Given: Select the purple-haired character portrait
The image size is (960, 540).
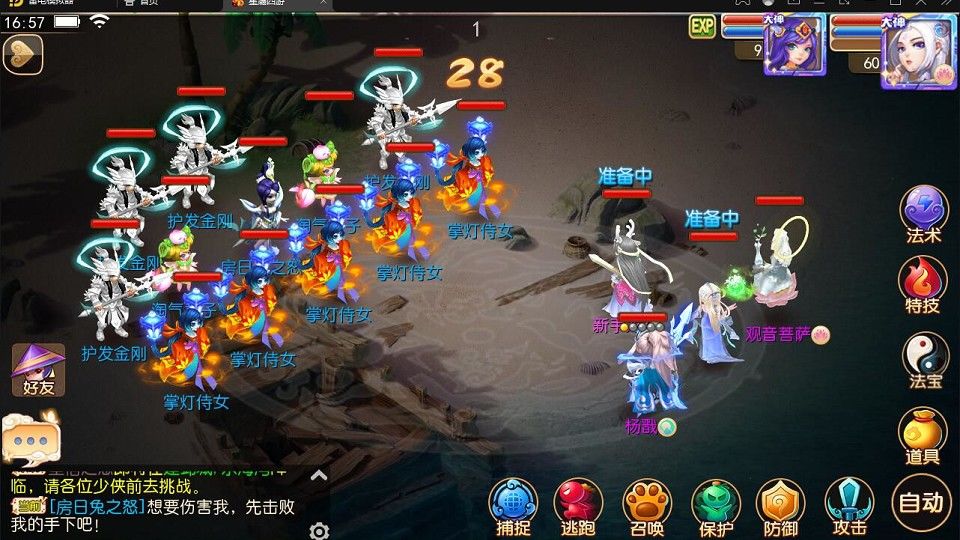Looking at the screenshot, I should tap(794, 45).
